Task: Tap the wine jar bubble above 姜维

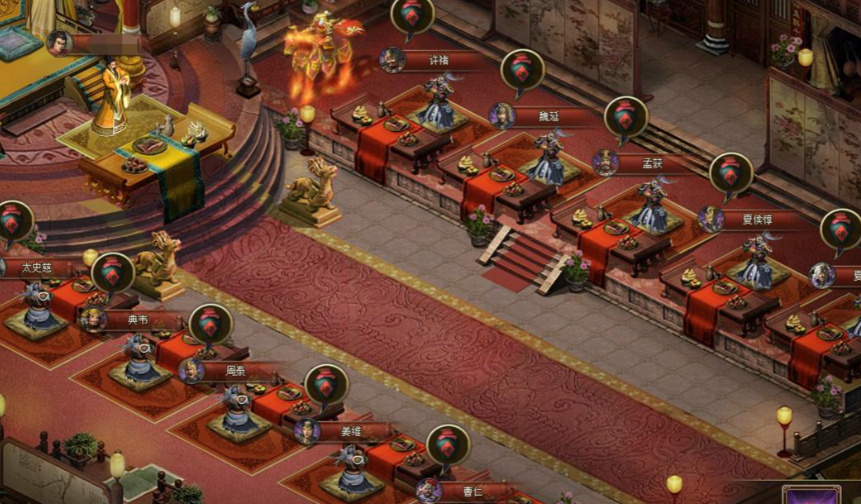Action: tap(326, 385)
